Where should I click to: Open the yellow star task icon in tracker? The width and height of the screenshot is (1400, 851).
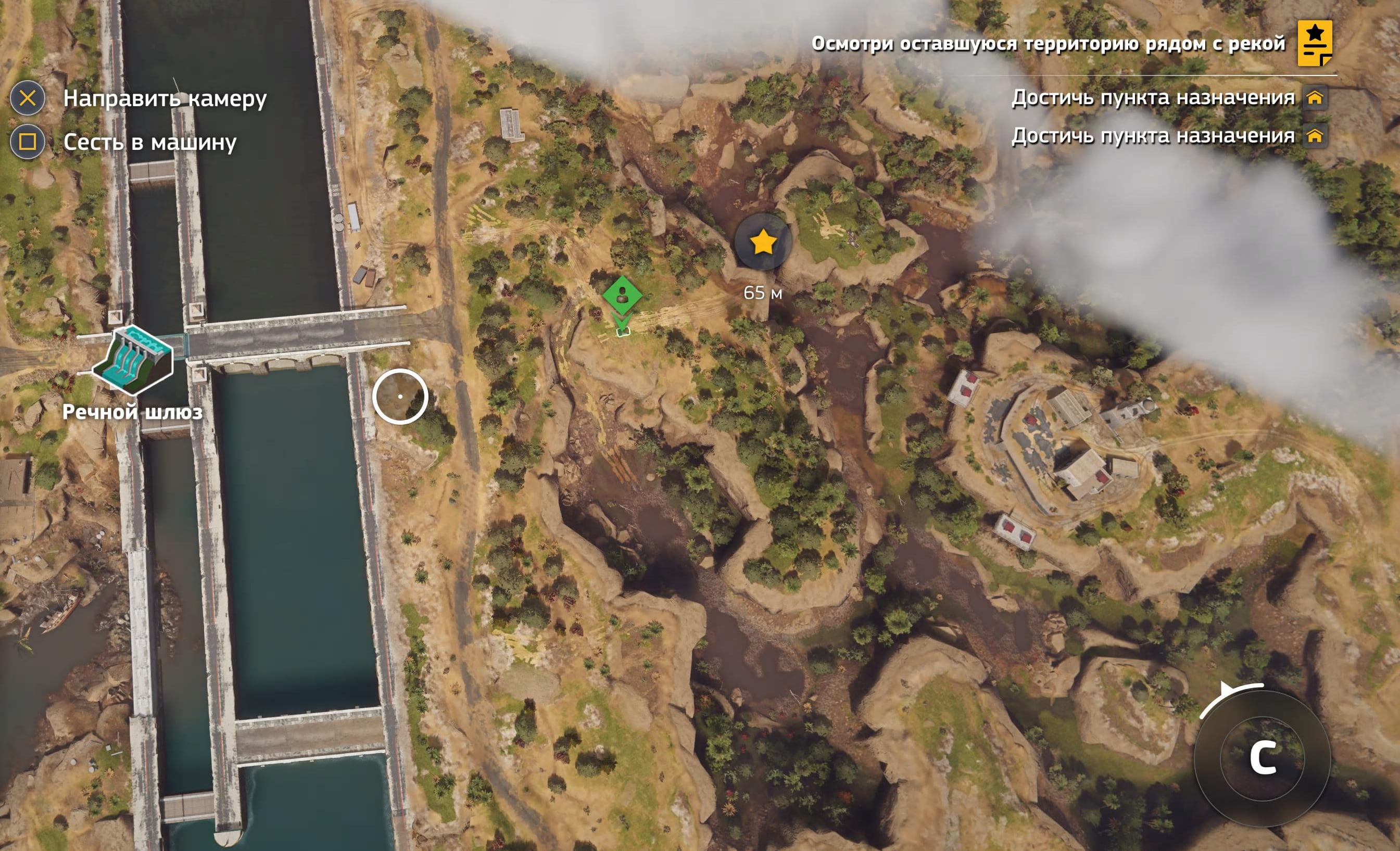click(1314, 43)
